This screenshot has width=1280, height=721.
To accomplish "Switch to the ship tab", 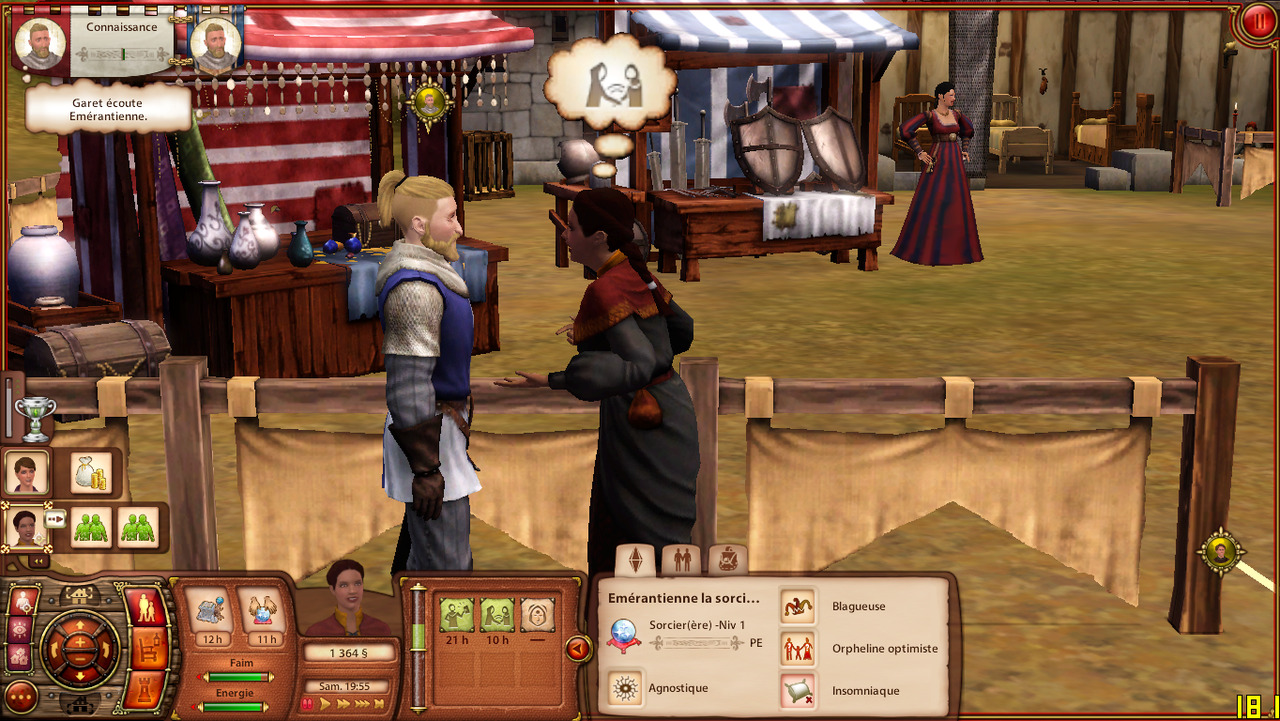I will coord(728,559).
